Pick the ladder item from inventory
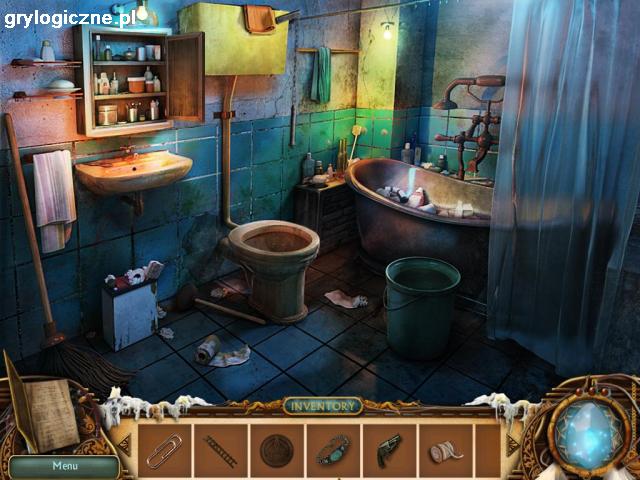 [220, 450]
